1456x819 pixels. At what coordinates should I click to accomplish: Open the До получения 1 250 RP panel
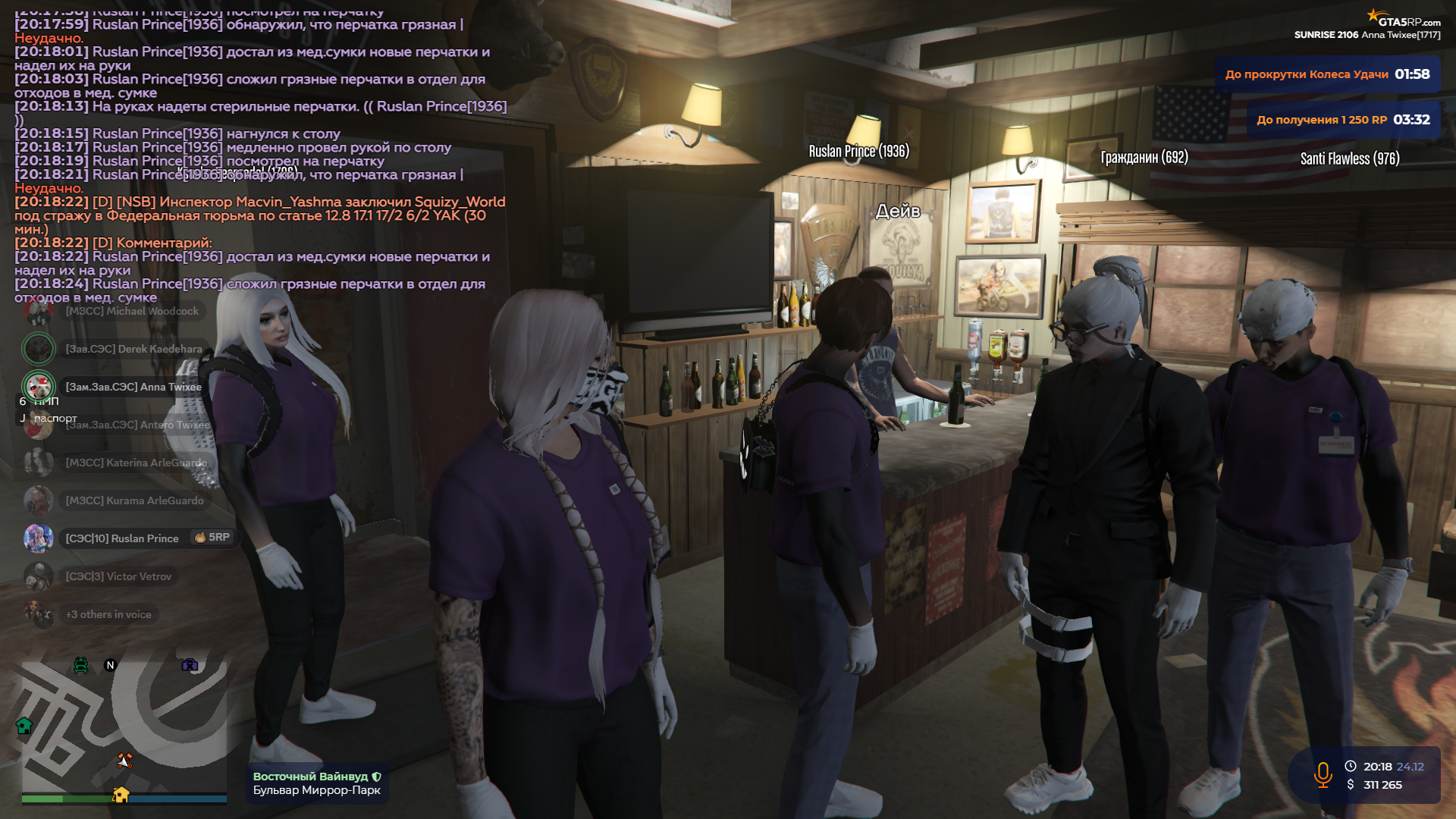click(1342, 119)
